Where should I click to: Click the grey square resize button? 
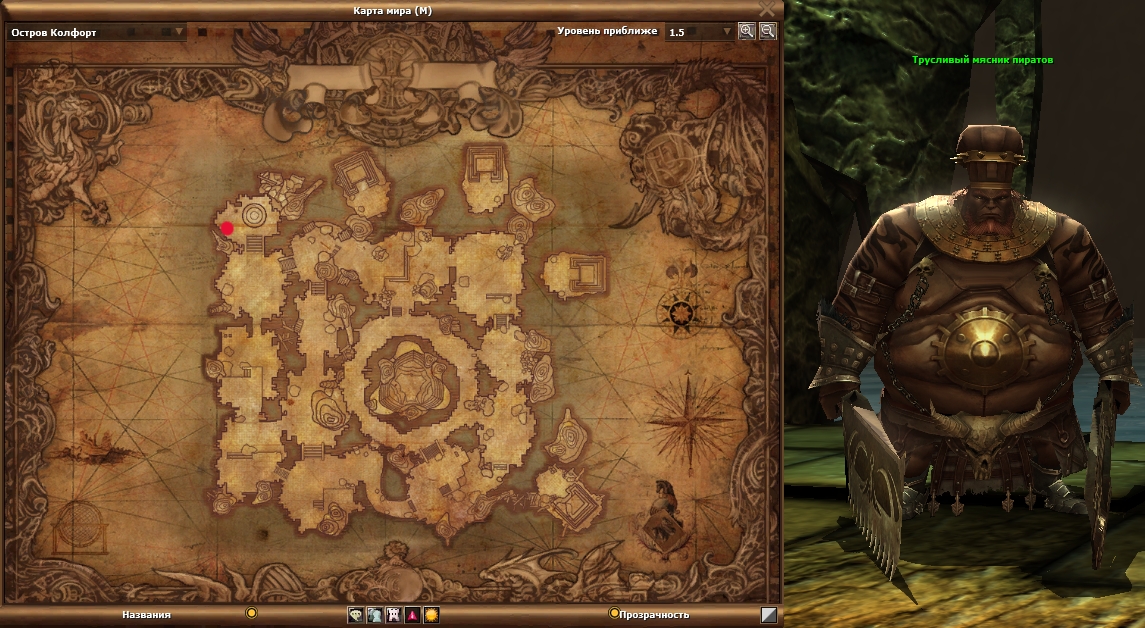768,615
